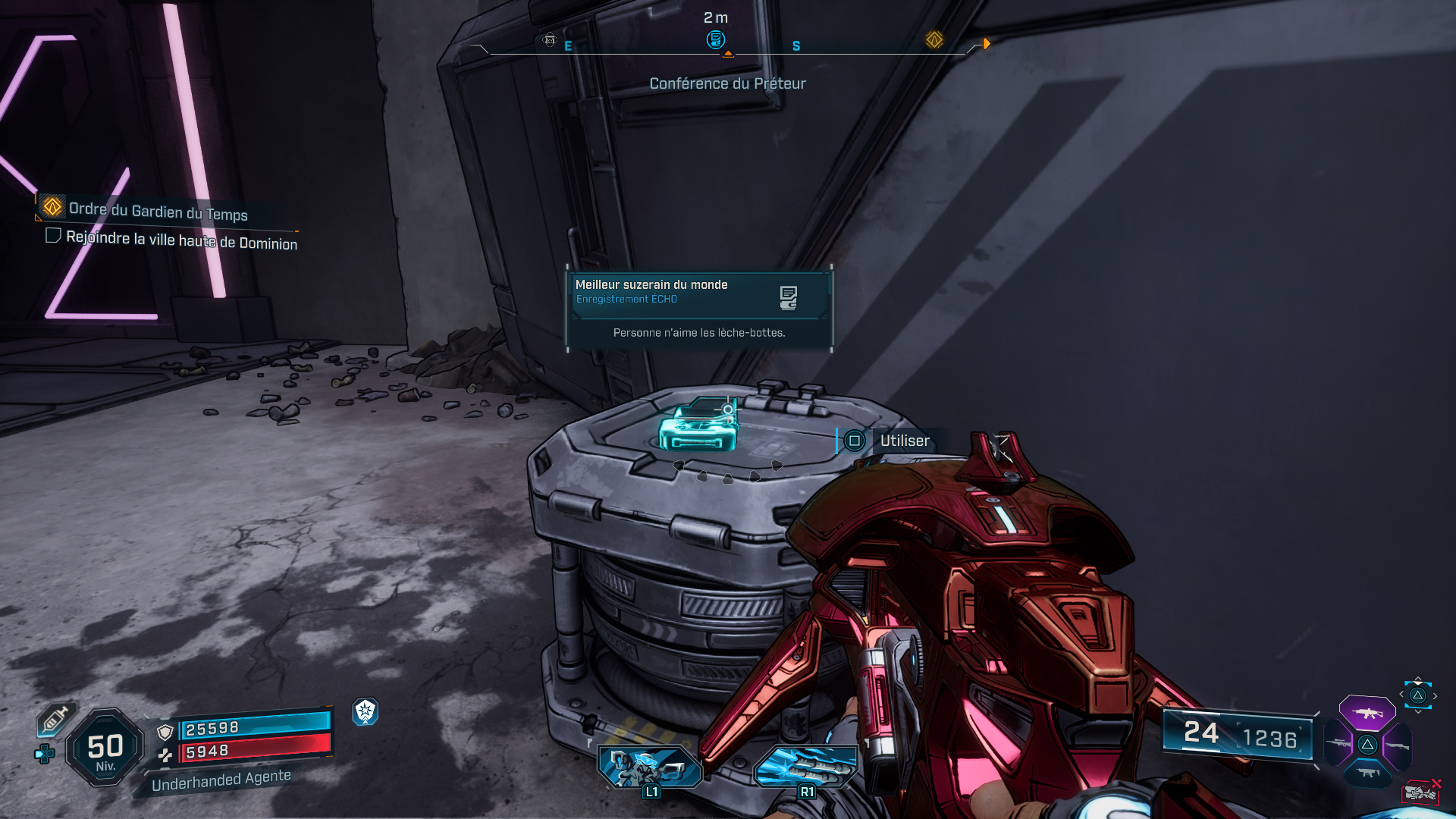Expand the chevron under the equipped weapon icon
Image resolution: width=1456 pixels, height=819 pixels.
pos(1417,712)
